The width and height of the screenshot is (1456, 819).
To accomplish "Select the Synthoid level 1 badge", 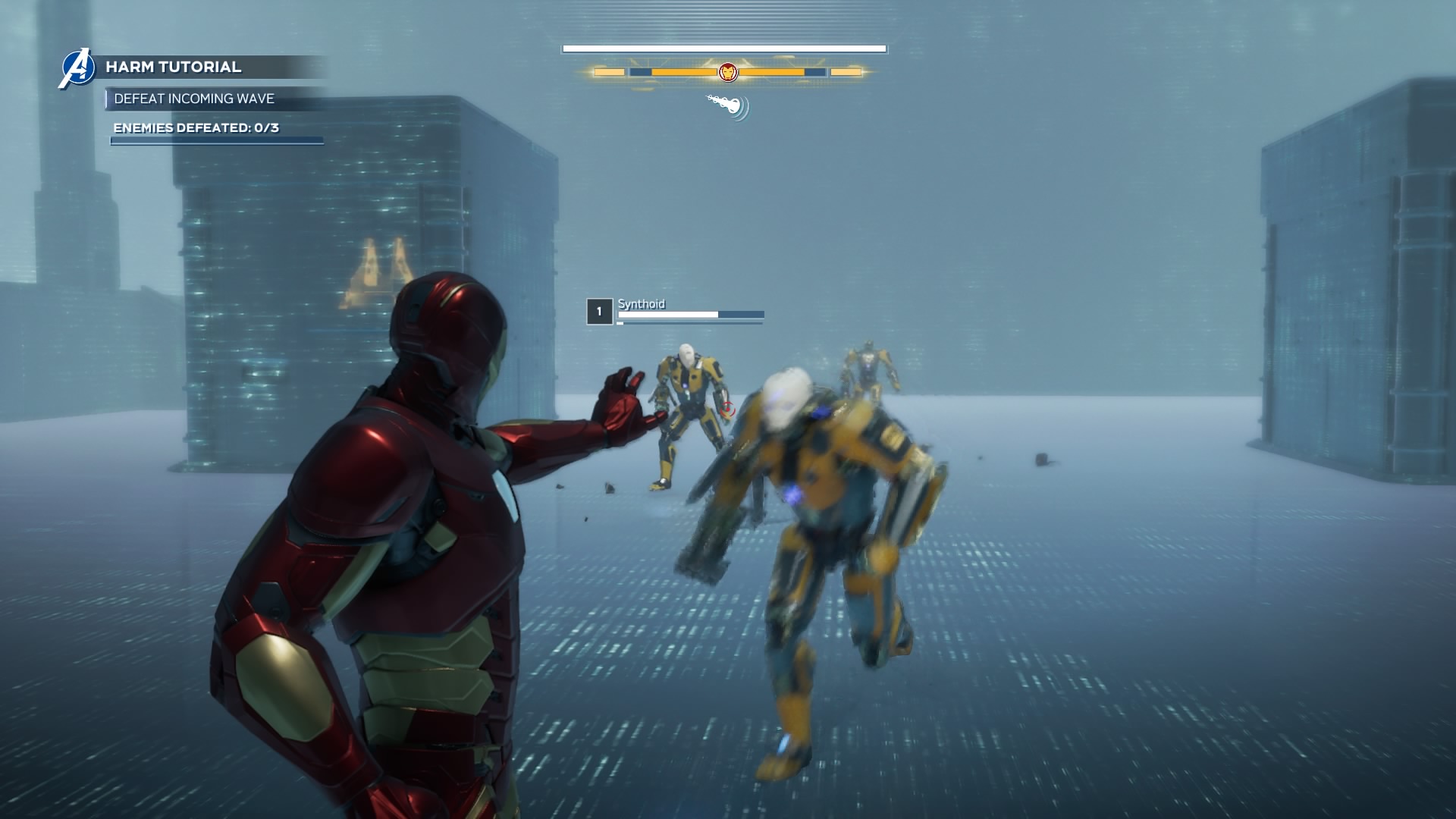I will click(599, 312).
